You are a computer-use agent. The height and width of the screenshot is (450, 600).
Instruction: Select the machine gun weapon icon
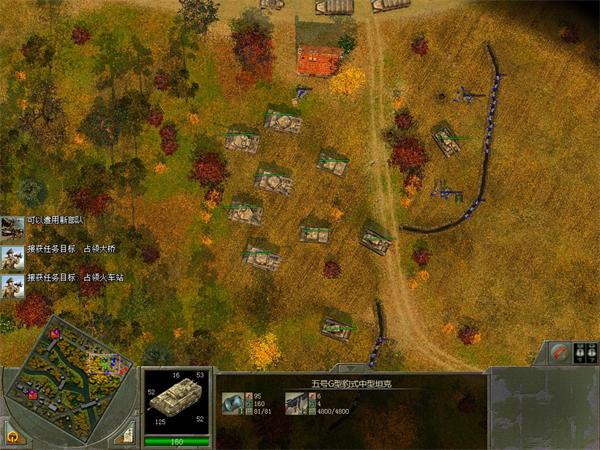(x=295, y=402)
